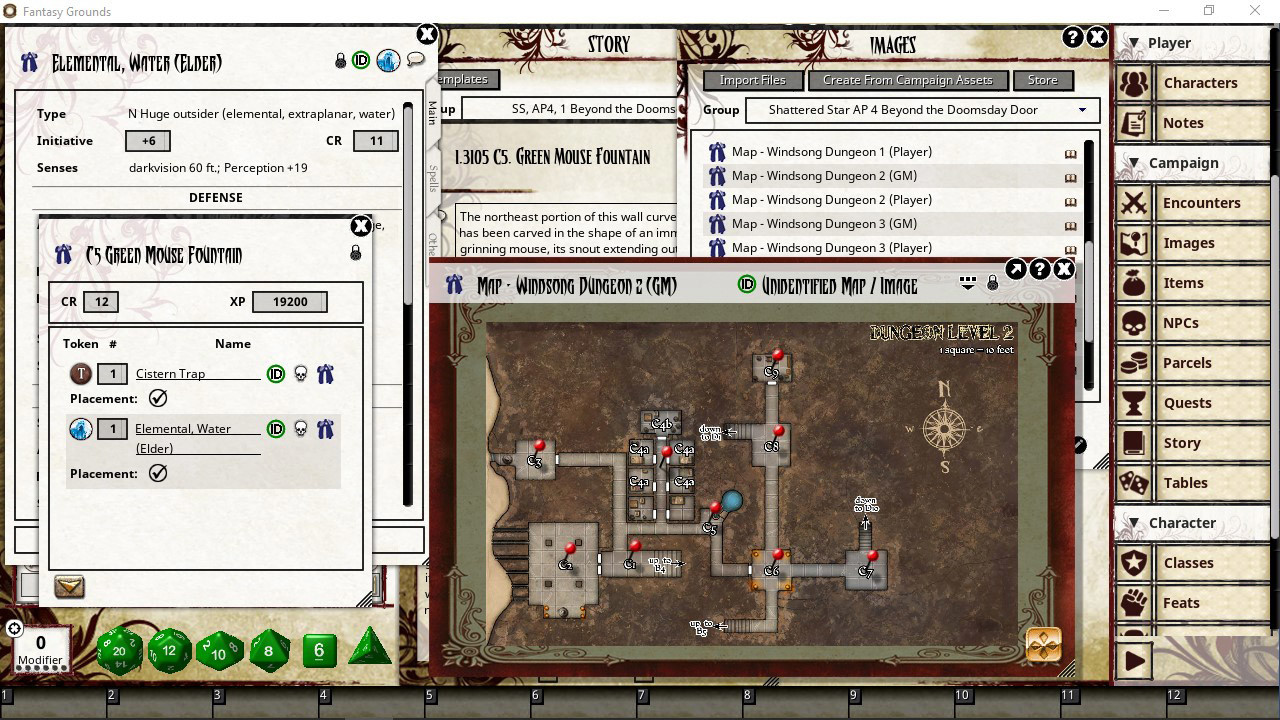Open the Group dropdown in the Images window
The width and height of the screenshot is (1280, 720).
1082,110
